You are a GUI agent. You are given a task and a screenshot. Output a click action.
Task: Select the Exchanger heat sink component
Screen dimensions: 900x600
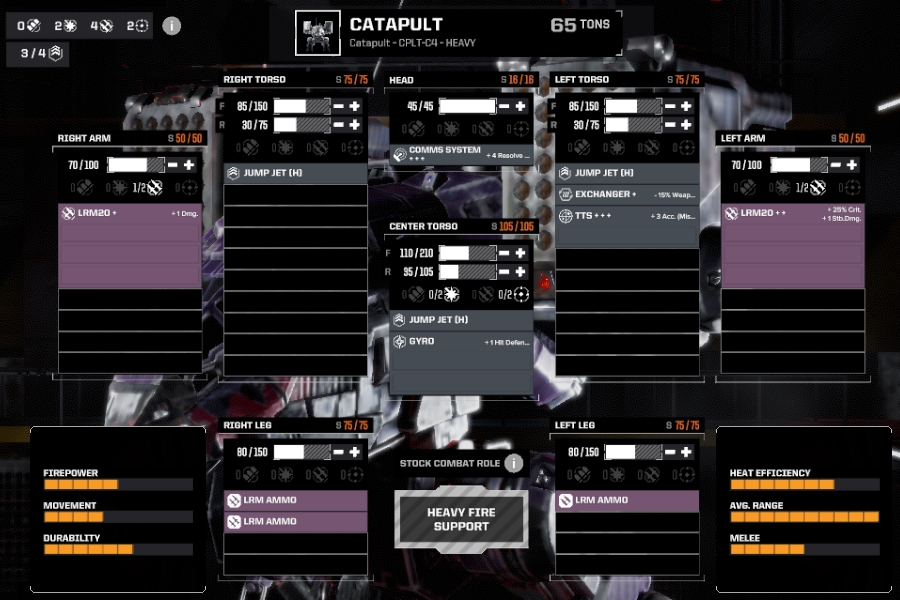pos(627,194)
